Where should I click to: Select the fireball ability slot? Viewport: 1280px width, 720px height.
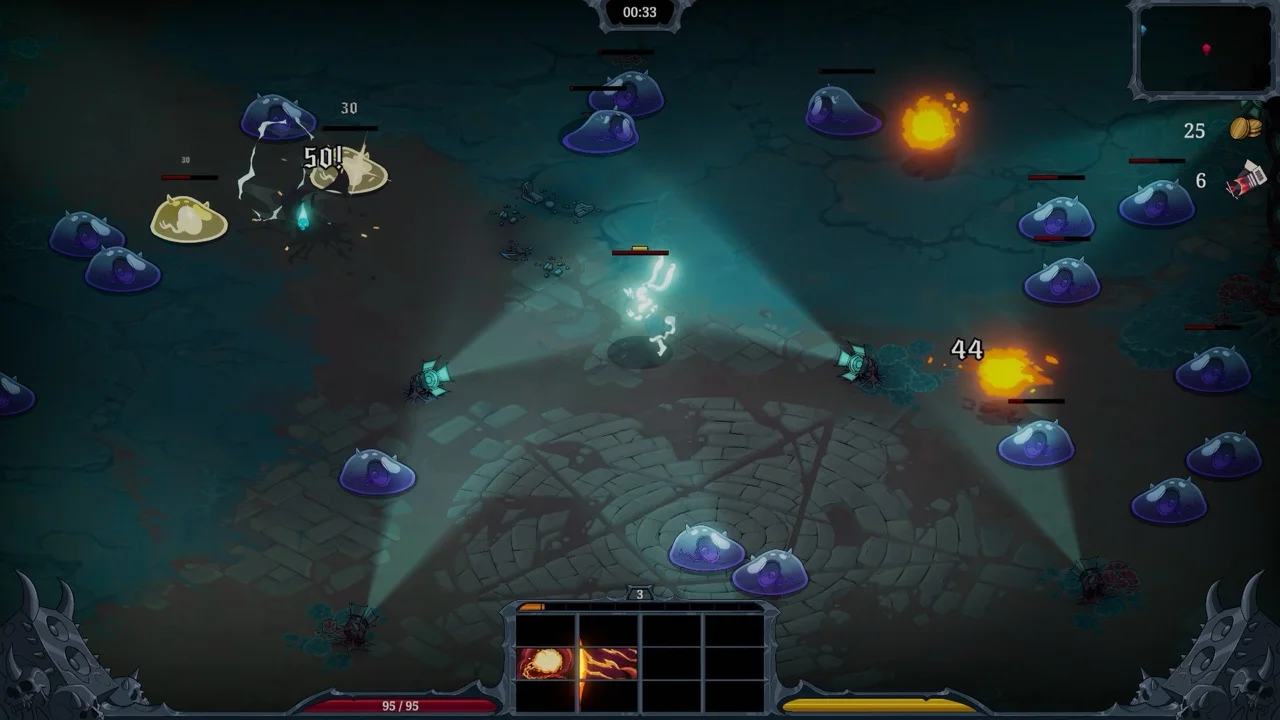(546, 663)
